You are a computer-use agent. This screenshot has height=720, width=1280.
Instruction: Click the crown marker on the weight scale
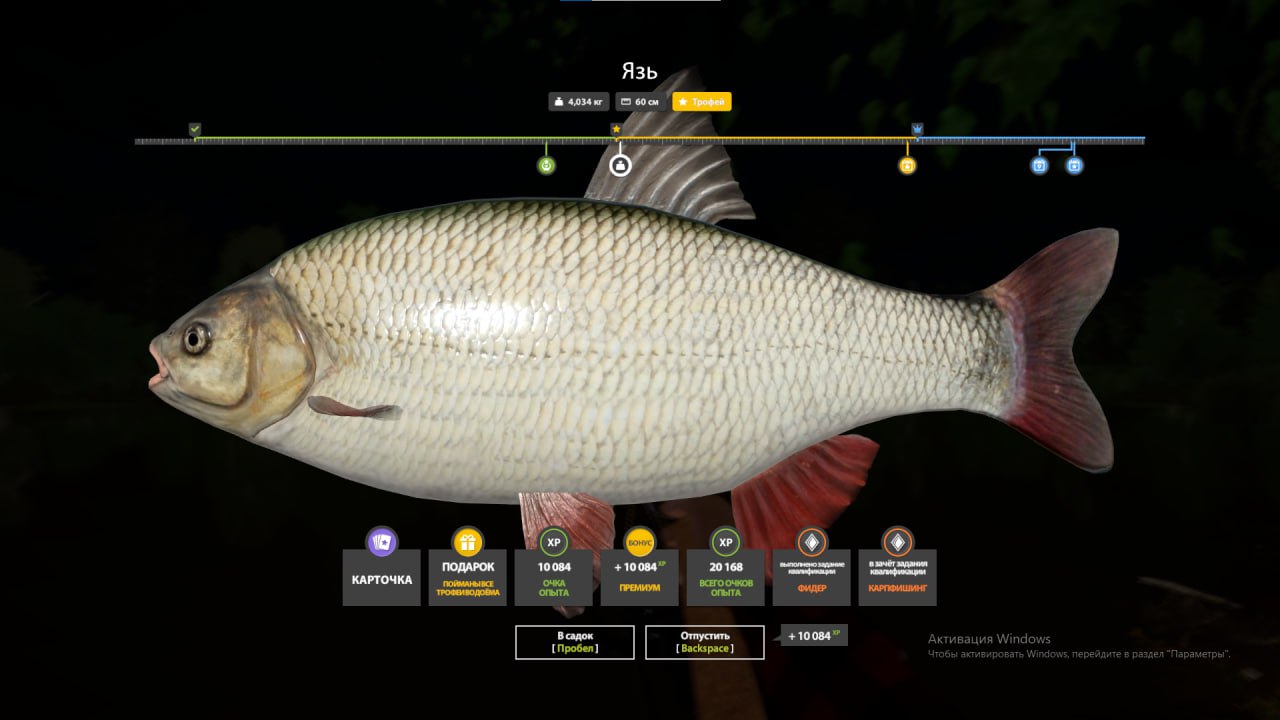click(x=917, y=129)
